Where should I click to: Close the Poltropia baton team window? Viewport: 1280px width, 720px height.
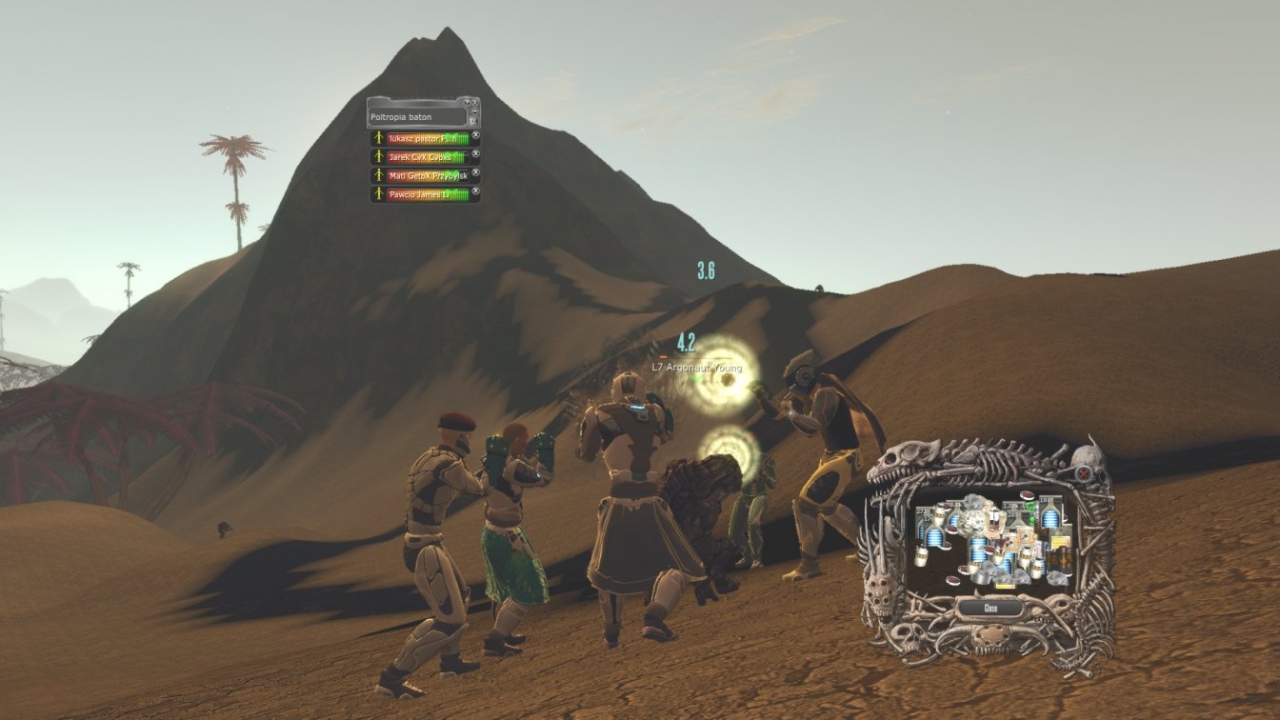[x=473, y=103]
